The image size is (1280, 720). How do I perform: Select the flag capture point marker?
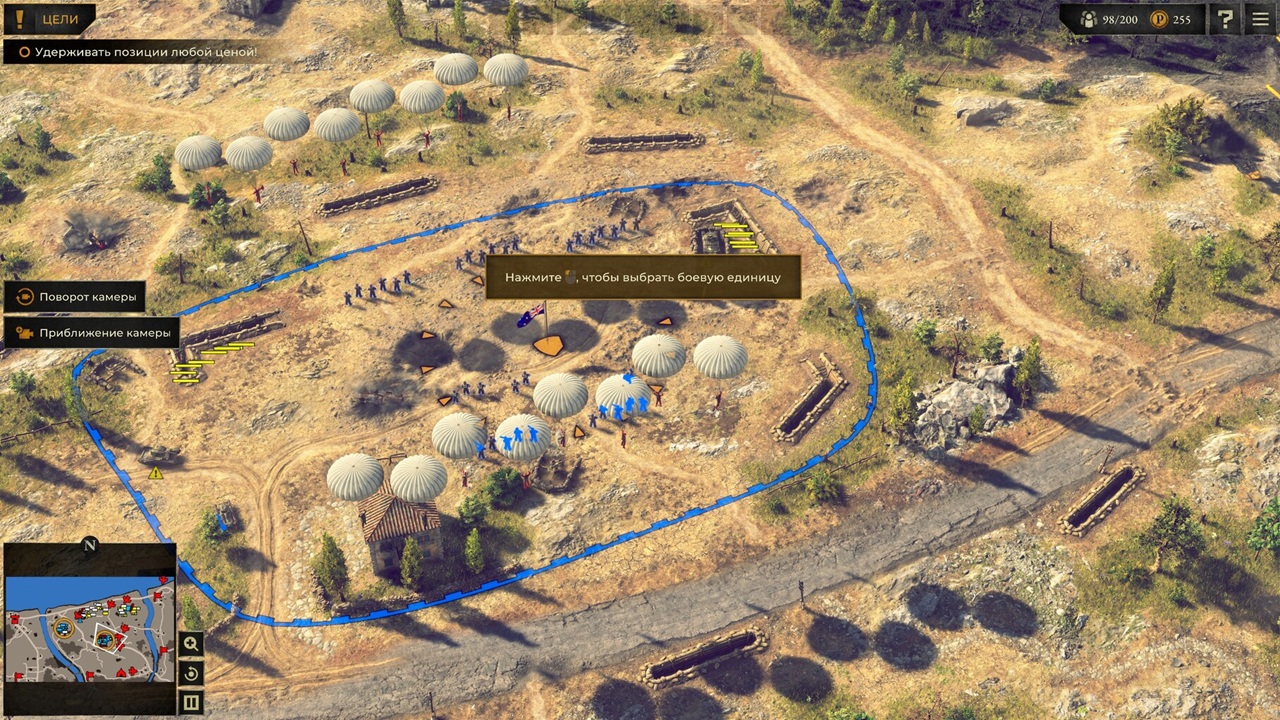point(547,344)
